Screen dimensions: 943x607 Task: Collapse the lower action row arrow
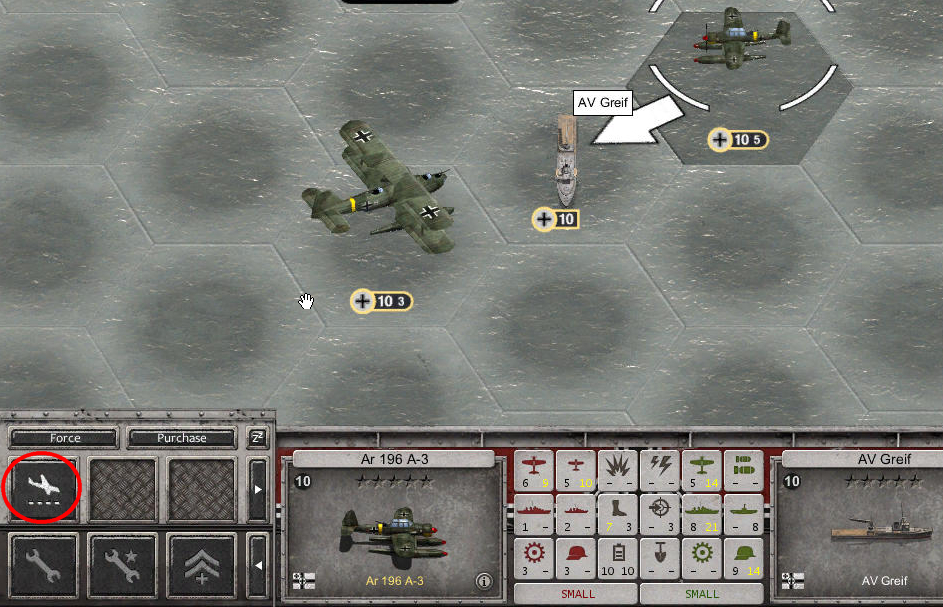(x=258, y=565)
